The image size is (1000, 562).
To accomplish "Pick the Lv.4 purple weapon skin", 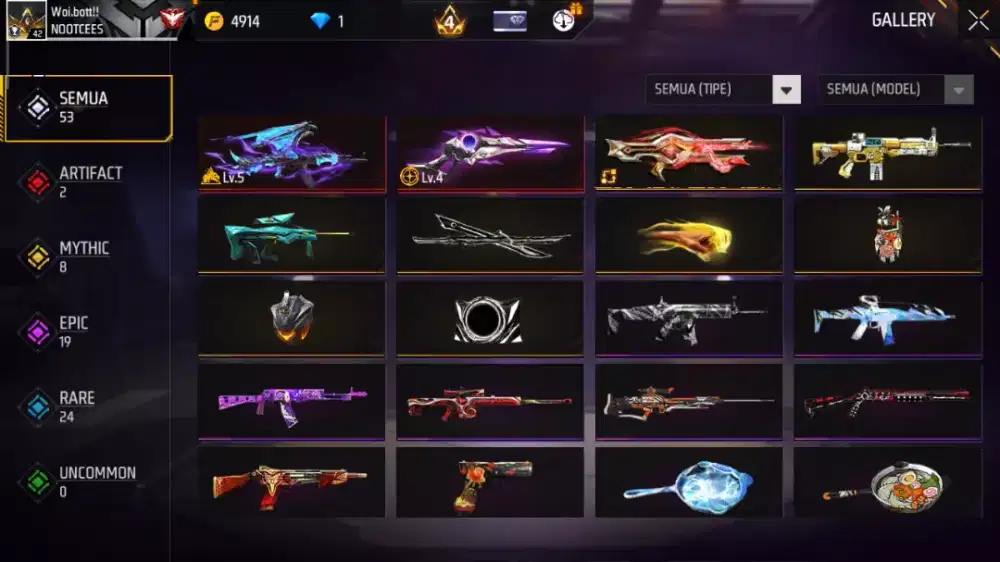I will [490, 152].
